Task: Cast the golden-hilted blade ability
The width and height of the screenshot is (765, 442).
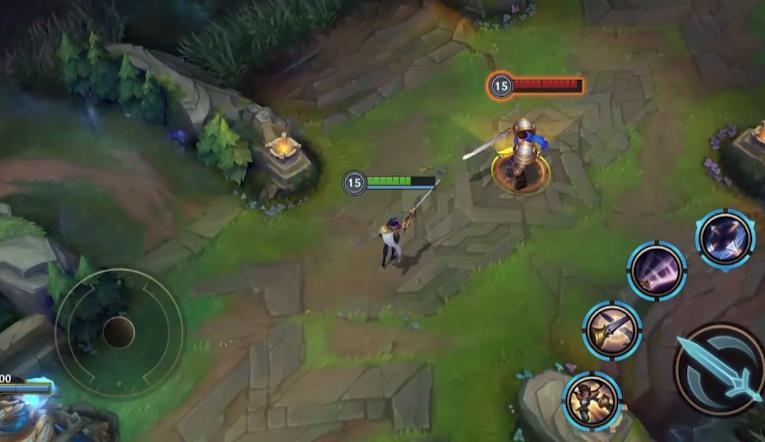Action: click(x=612, y=330)
